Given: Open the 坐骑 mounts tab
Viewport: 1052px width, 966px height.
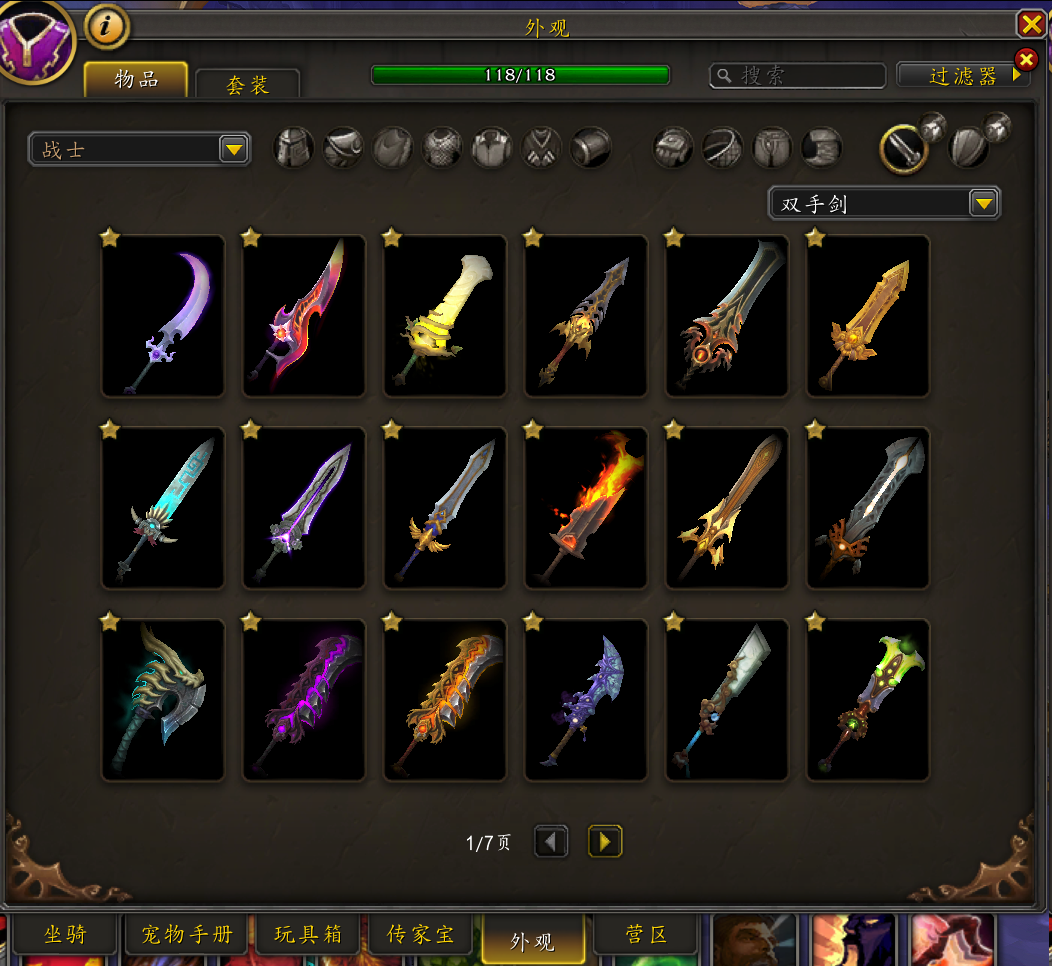Looking at the screenshot, I should (65, 935).
